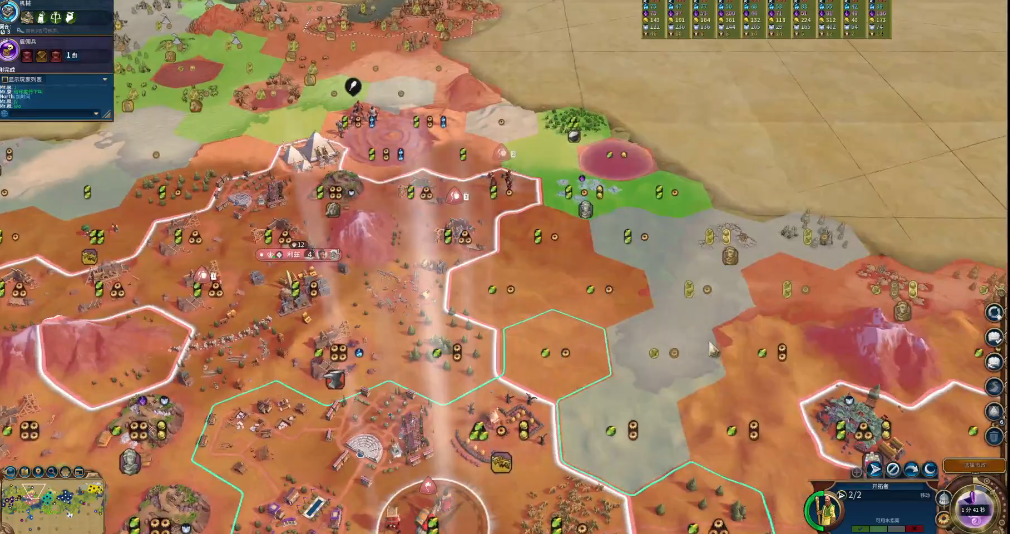Viewport: 1010px width, 534px height.
Task: Open the storm notification icon
Action: (995, 386)
